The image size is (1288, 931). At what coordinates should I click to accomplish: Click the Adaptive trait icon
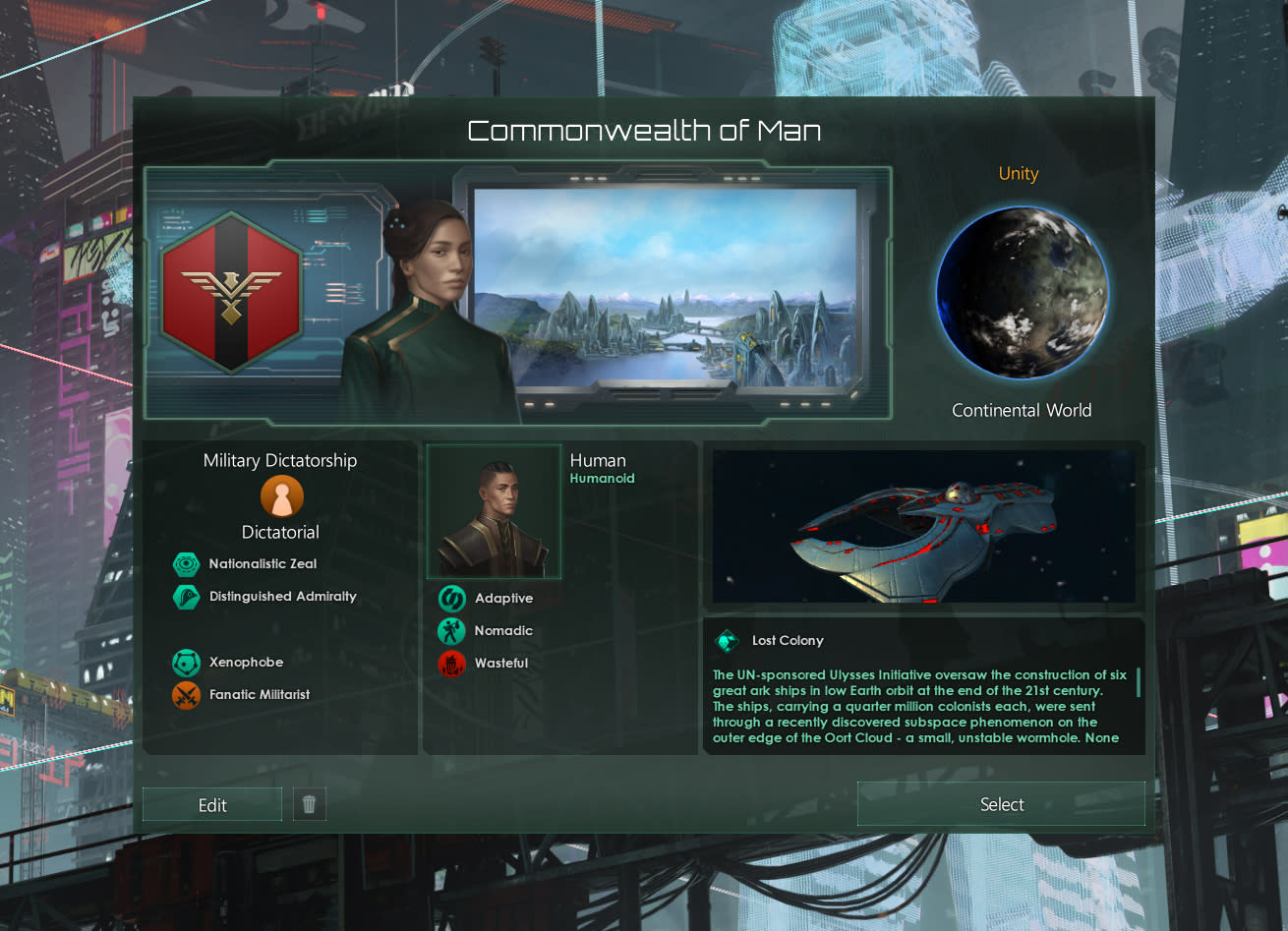[x=451, y=599]
